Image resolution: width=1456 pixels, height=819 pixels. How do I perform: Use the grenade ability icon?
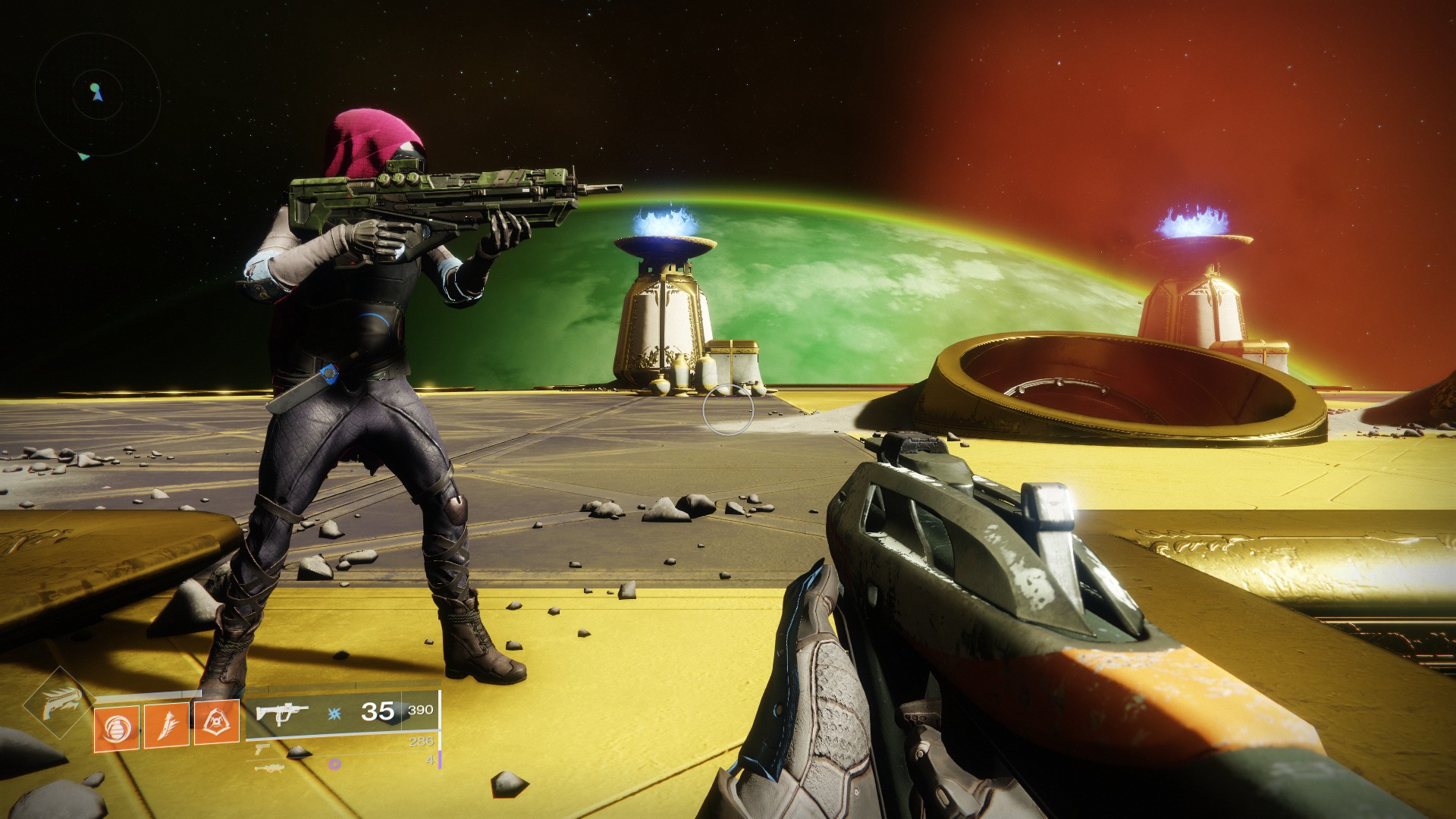[x=116, y=728]
